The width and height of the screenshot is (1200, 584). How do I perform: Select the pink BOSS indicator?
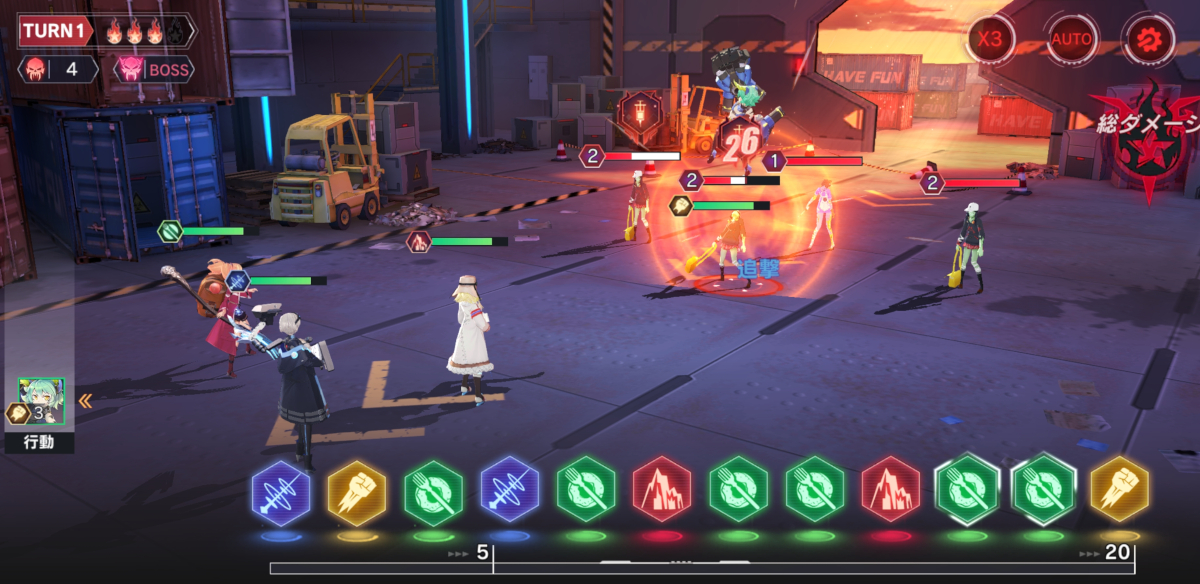(x=153, y=70)
